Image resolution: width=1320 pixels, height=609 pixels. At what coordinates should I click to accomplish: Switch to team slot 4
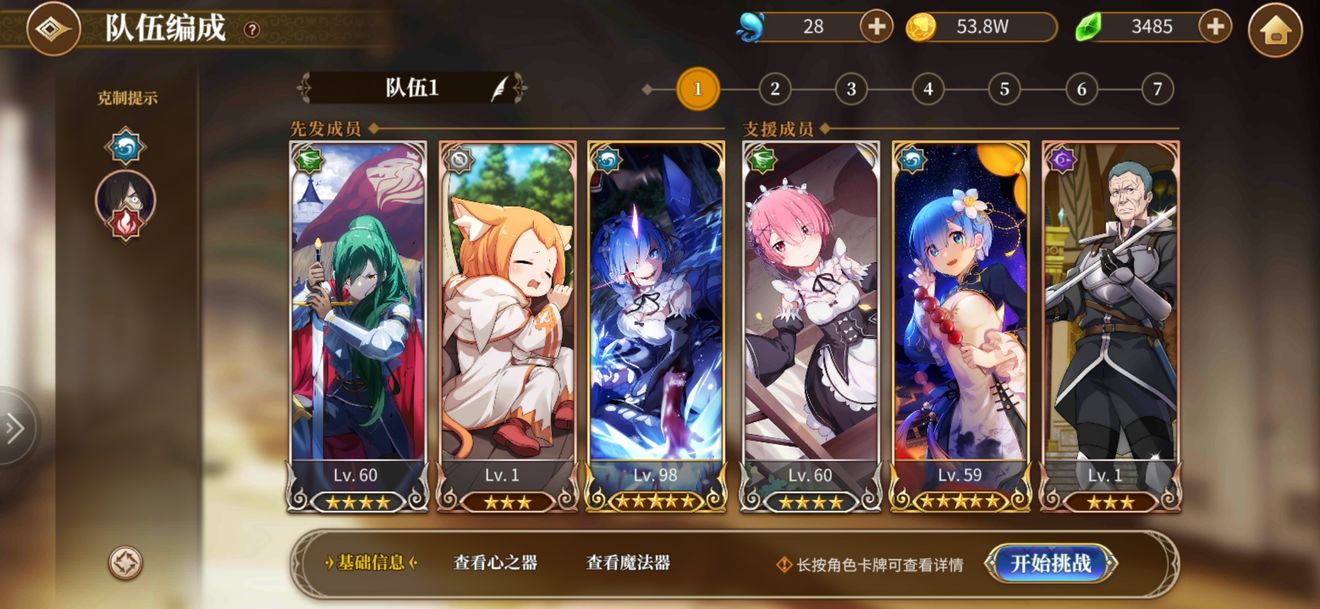click(x=928, y=89)
